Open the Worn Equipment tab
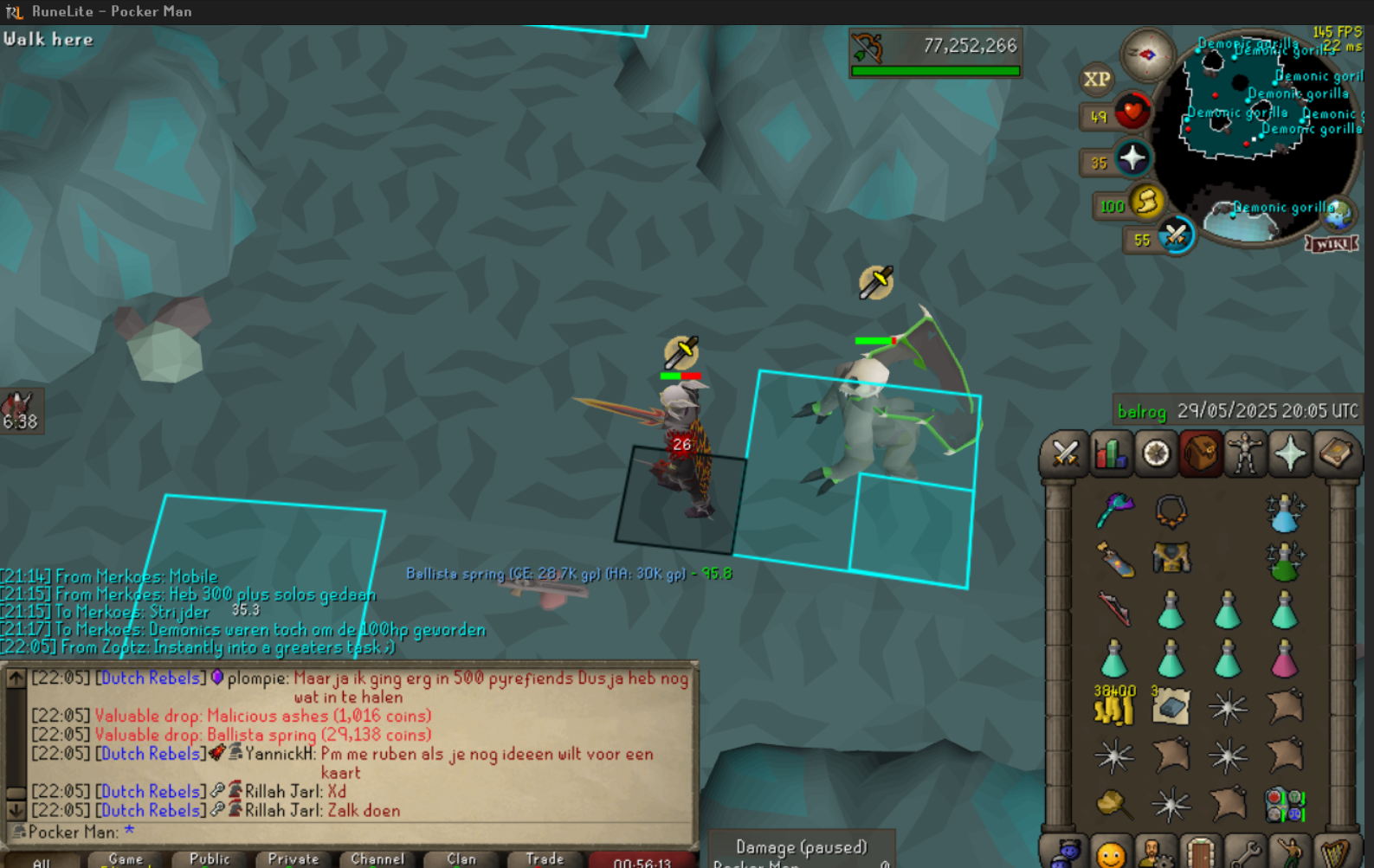The height and width of the screenshot is (868, 1374). pos(1245,453)
